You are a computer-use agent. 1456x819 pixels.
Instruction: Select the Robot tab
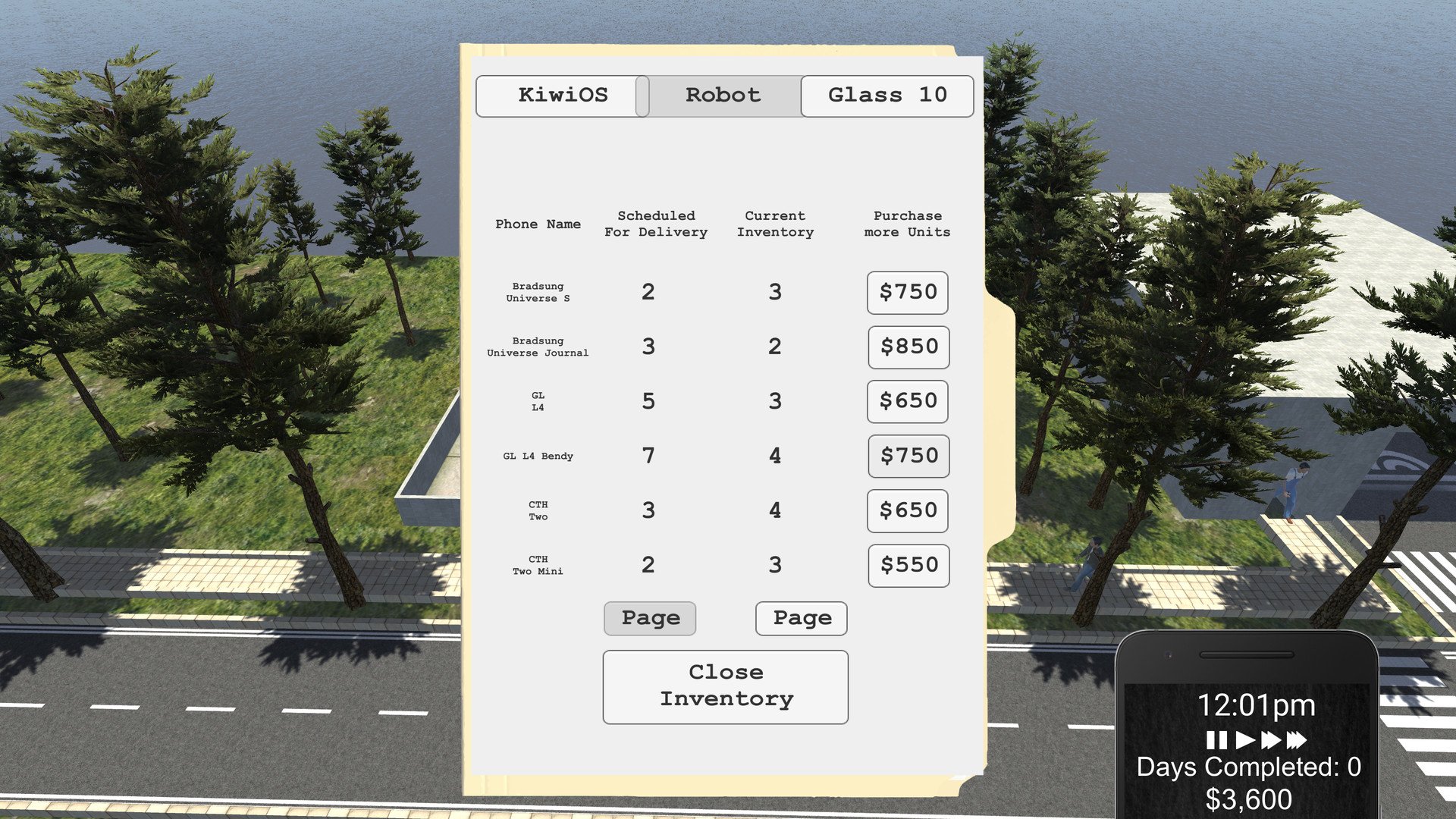(x=723, y=96)
